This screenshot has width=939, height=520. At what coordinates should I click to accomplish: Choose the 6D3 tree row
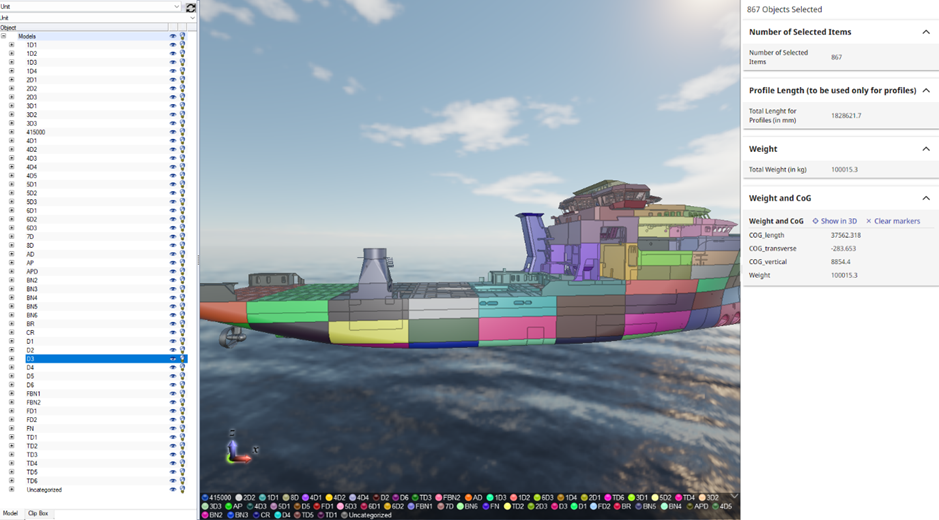click(31, 228)
